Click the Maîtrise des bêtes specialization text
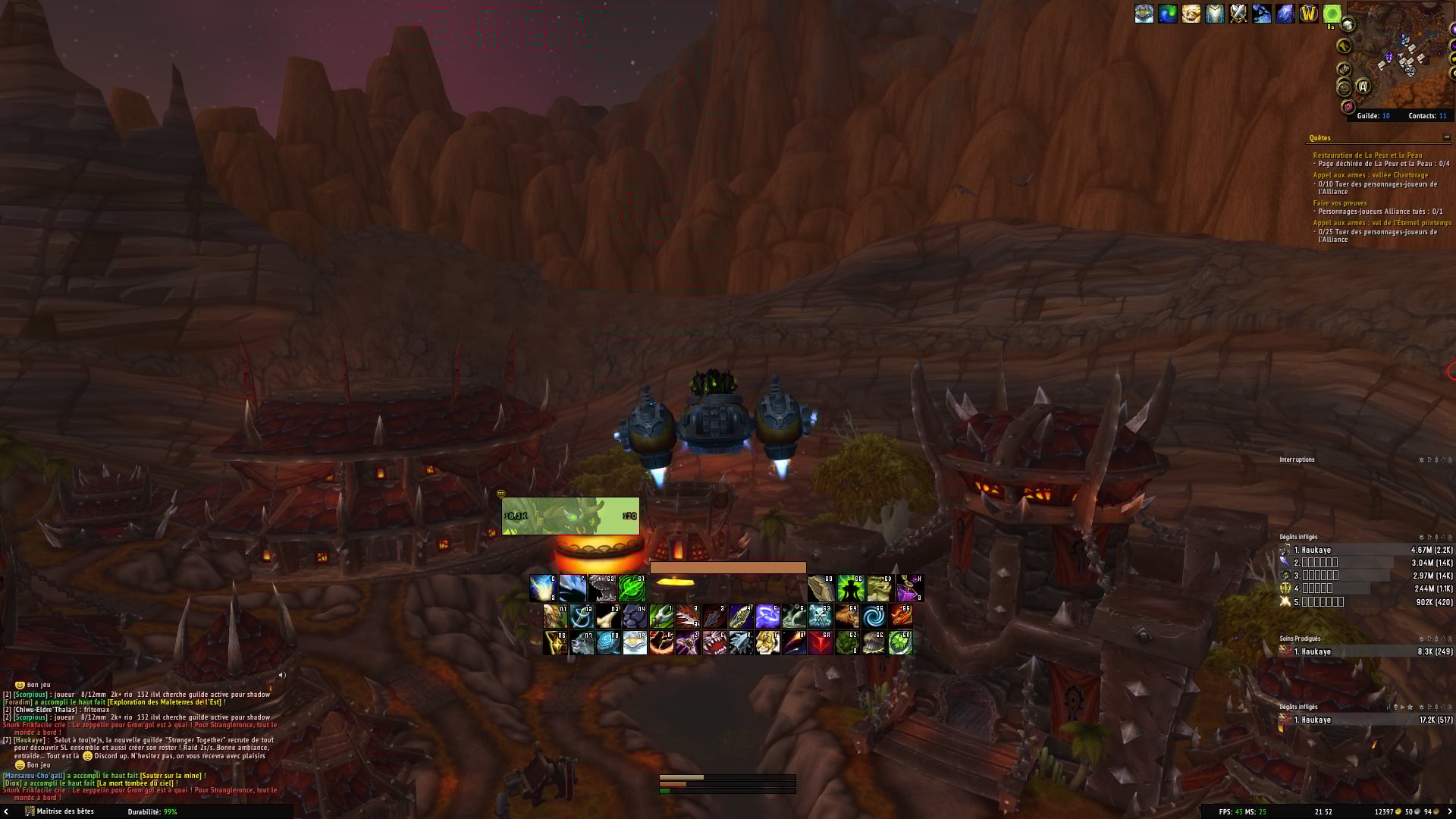 click(x=65, y=811)
